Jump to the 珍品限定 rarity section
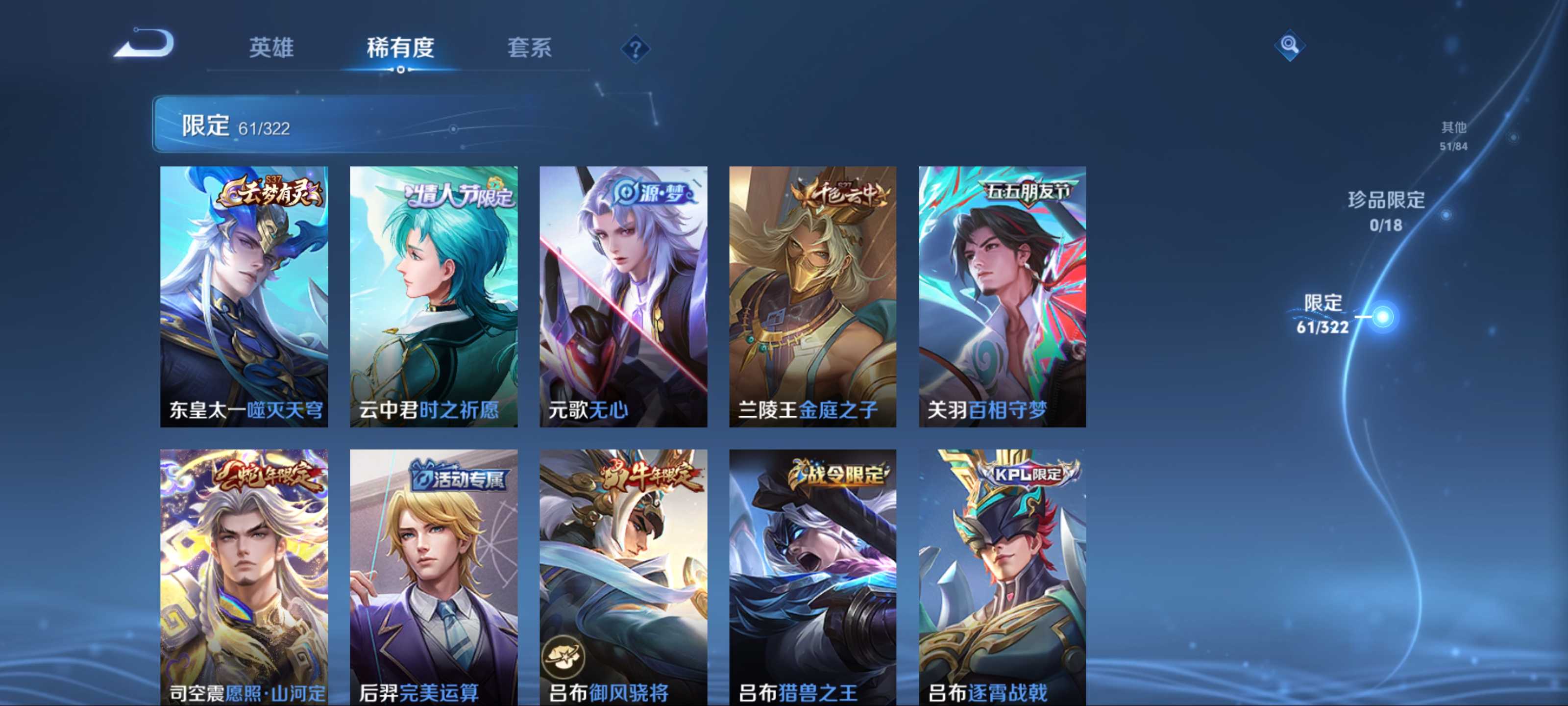Image resolution: width=1568 pixels, height=706 pixels. [1386, 210]
